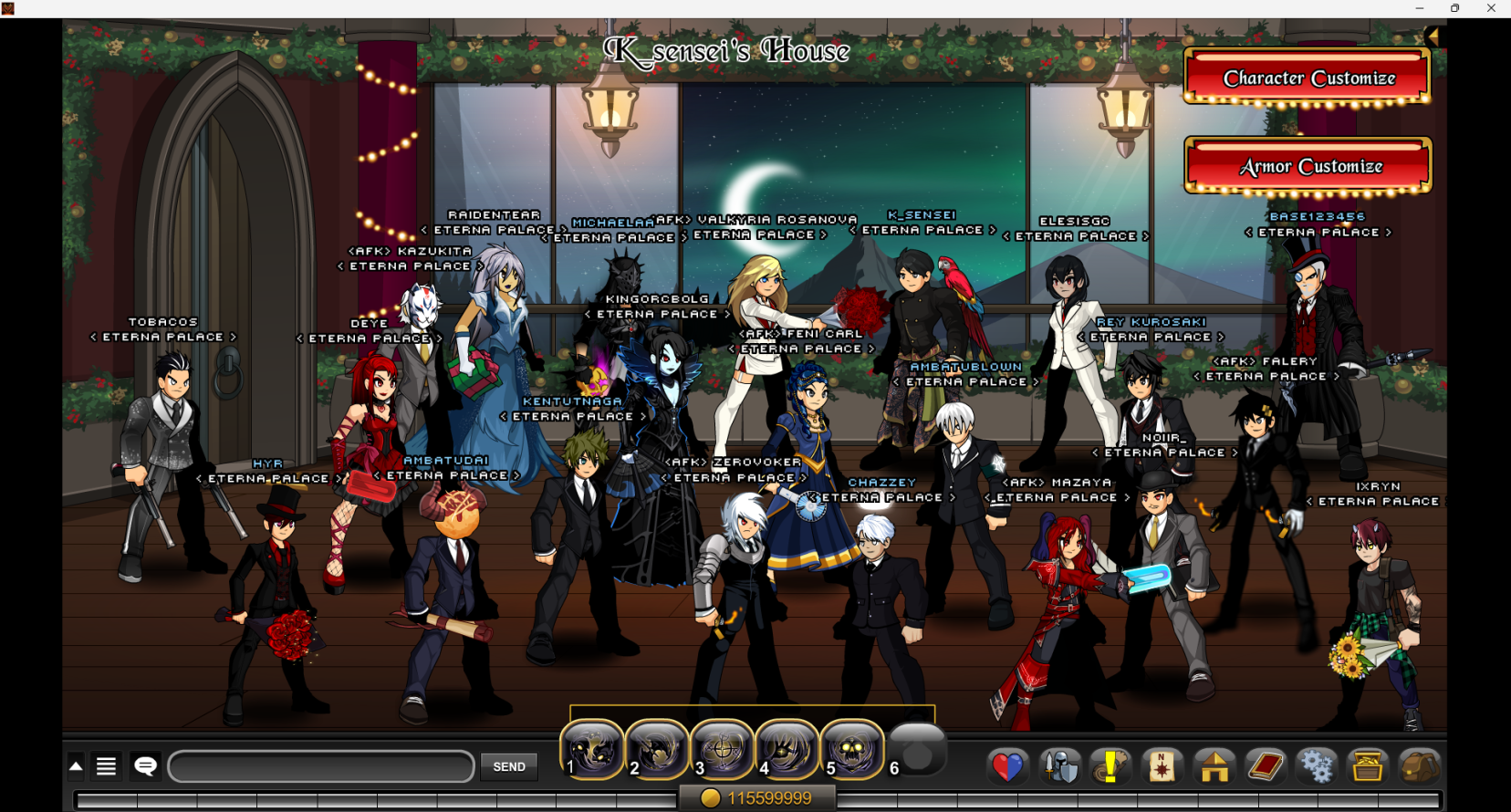Show the quest log exclamation icon
The height and width of the screenshot is (812, 1511).
pyautogui.click(x=1110, y=766)
